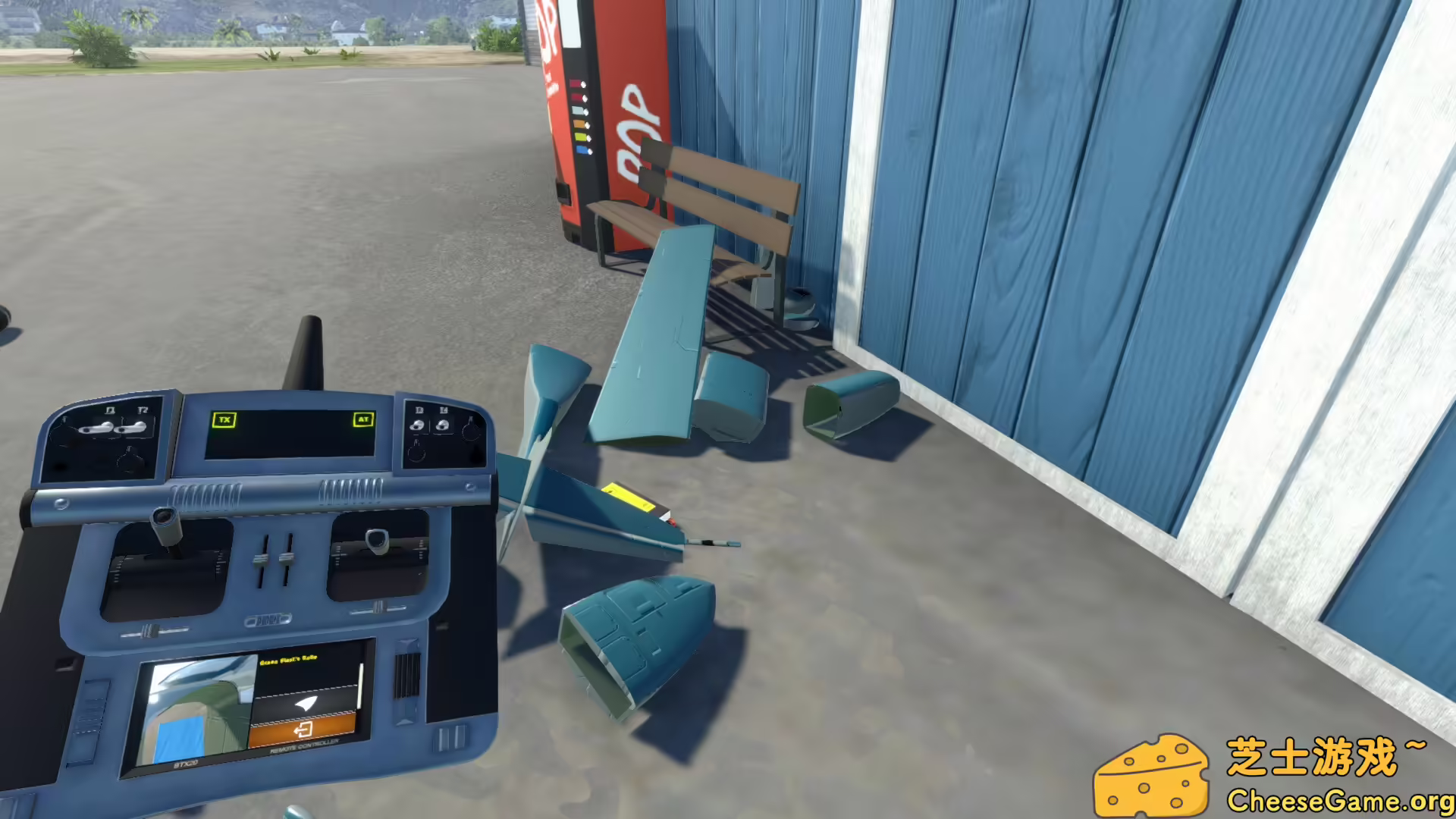This screenshot has height=819, width=1456.
Task: Flip the T3 switch on the right panel
Action: tap(418, 425)
